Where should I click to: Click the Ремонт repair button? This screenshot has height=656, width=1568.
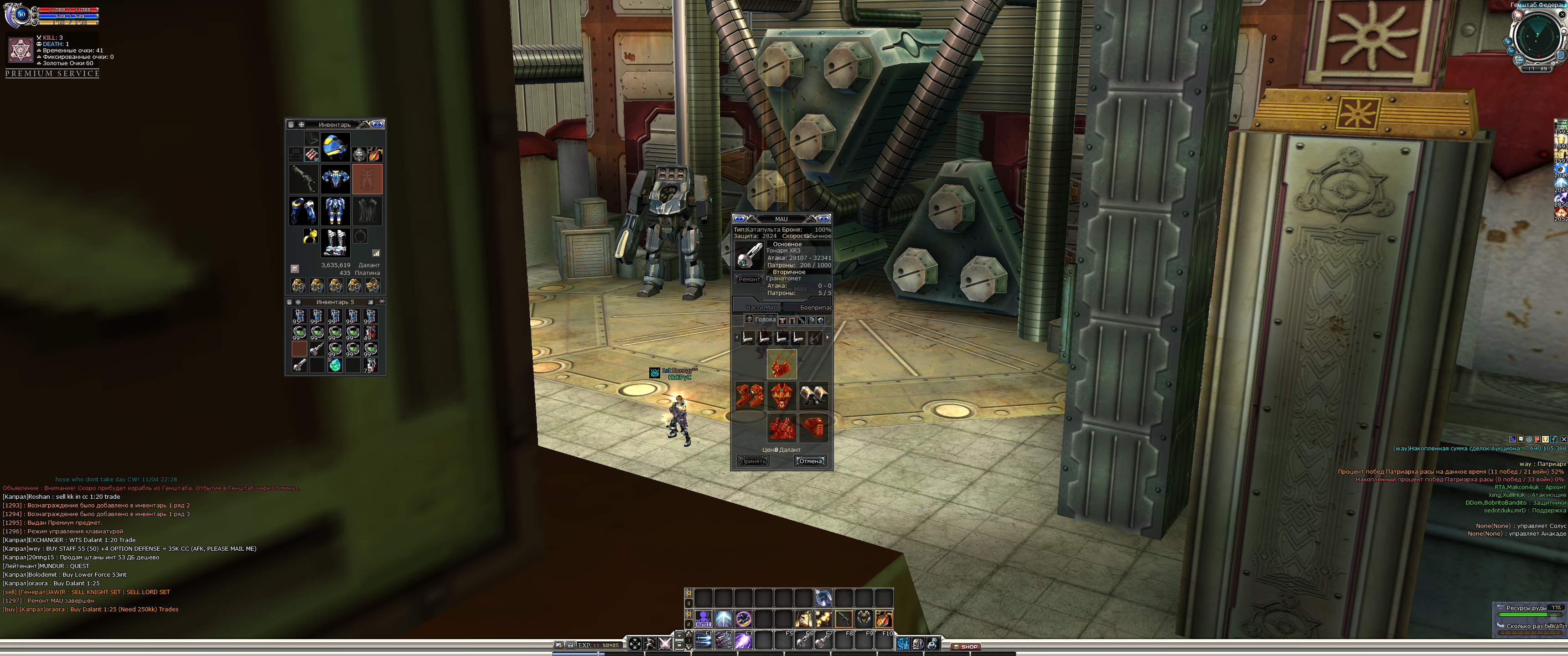(749, 279)
